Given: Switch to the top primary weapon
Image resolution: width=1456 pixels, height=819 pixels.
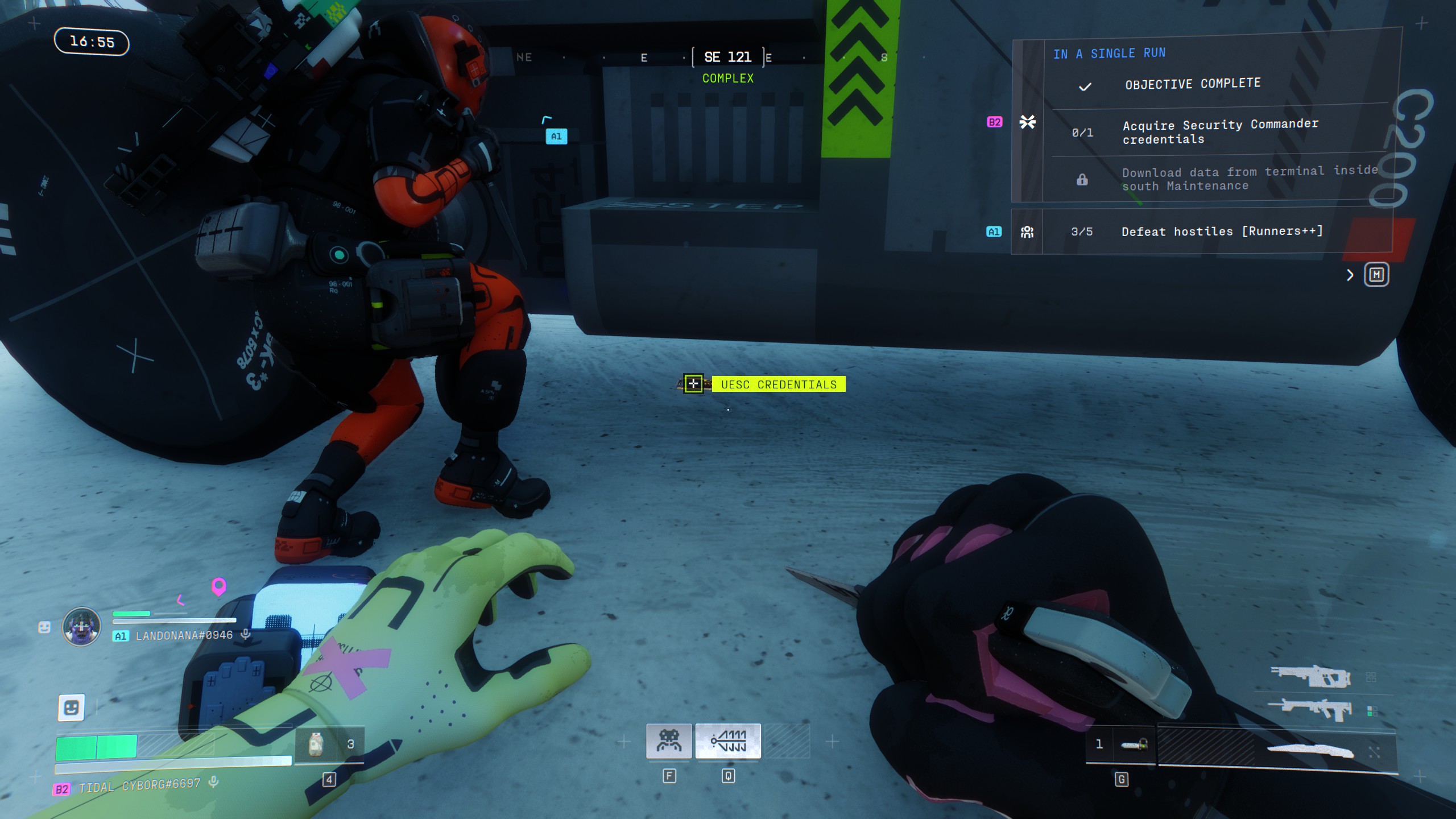Looking at the screenshot, I should point(1310,676).
